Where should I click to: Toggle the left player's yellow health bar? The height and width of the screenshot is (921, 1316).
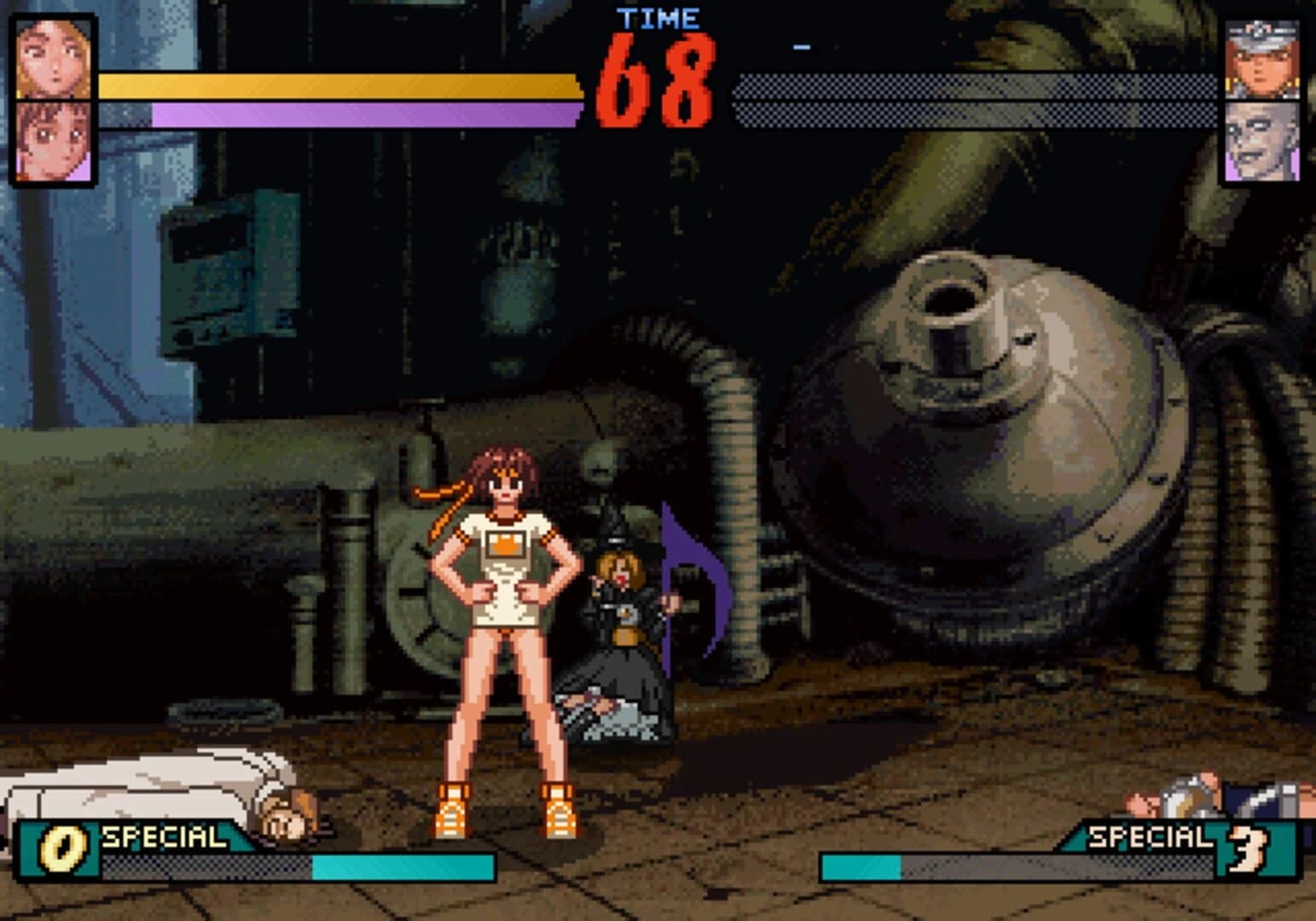(x=341, y=84)
